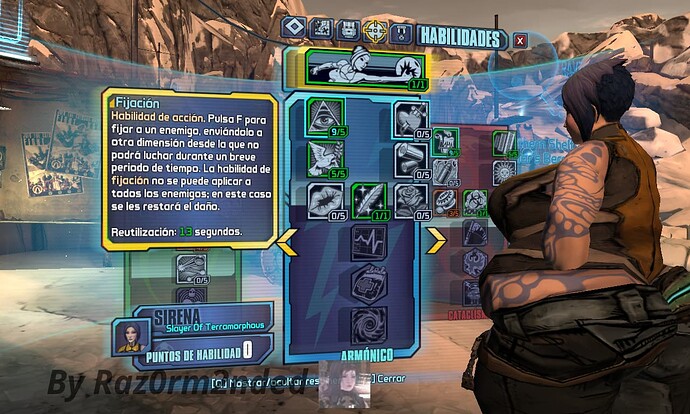
Task: Open the backpack inventory tab
Action: [348, 29]
